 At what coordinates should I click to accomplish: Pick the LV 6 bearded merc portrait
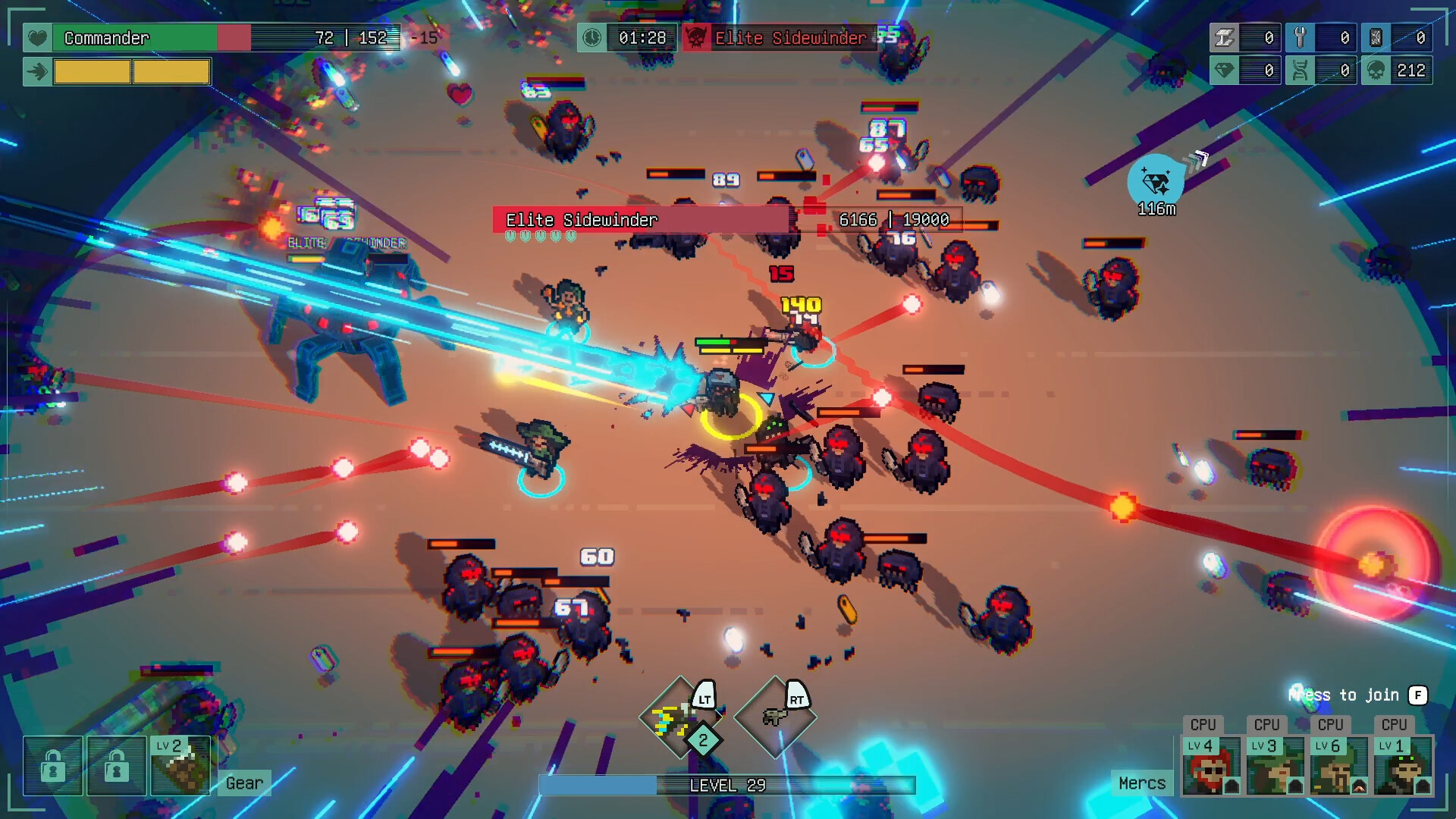tap(1338, 766)
